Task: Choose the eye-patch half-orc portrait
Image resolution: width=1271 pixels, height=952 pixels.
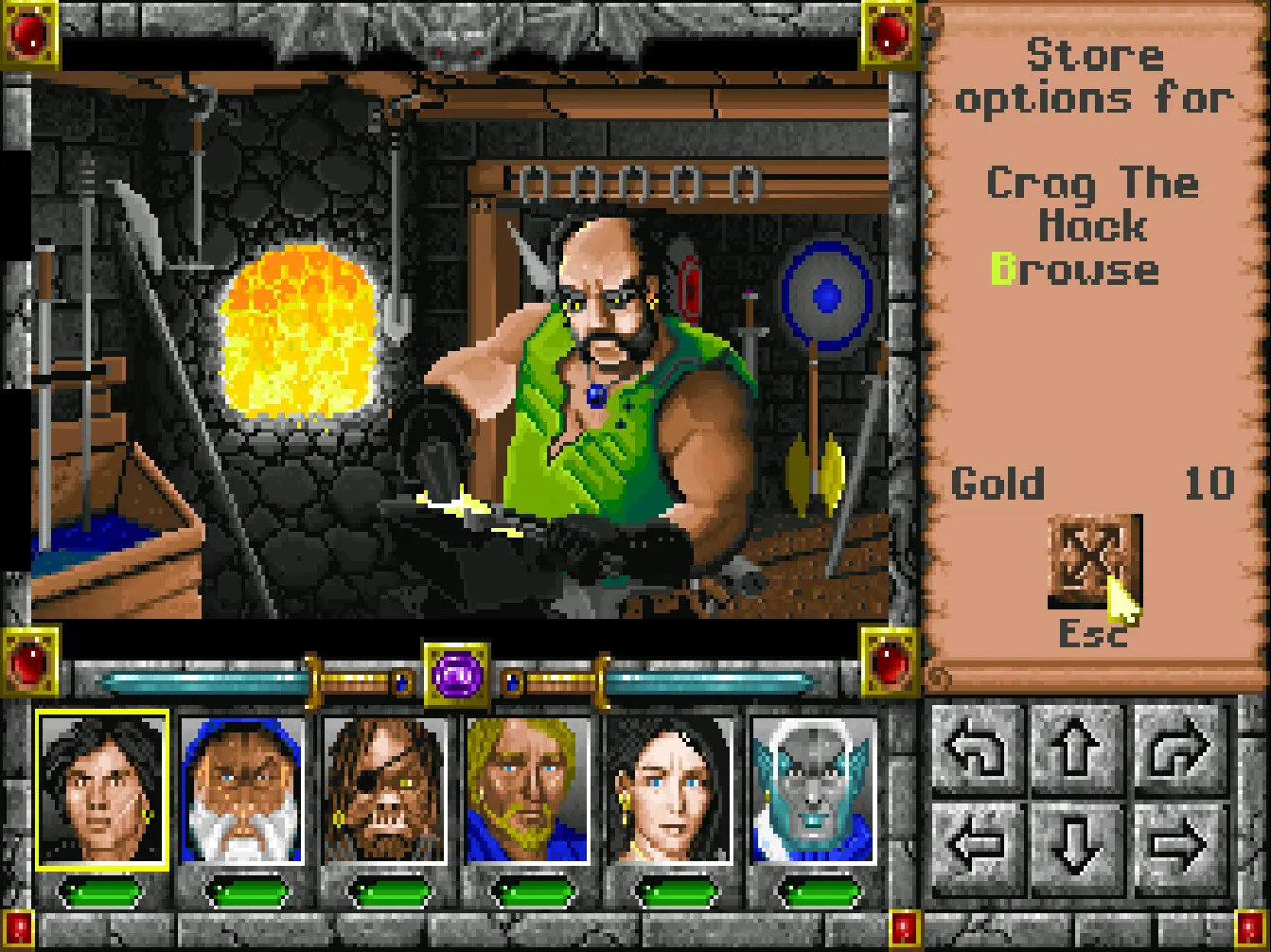Action: coord(384,790)
